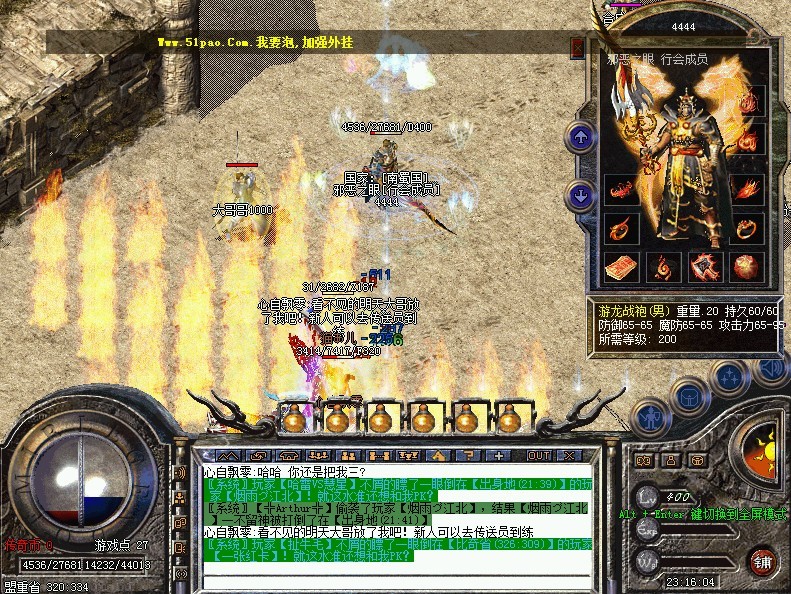Screen dimensions: 791x594
Task: Select the red orb equipment slot
Action: tap(746, 267)
